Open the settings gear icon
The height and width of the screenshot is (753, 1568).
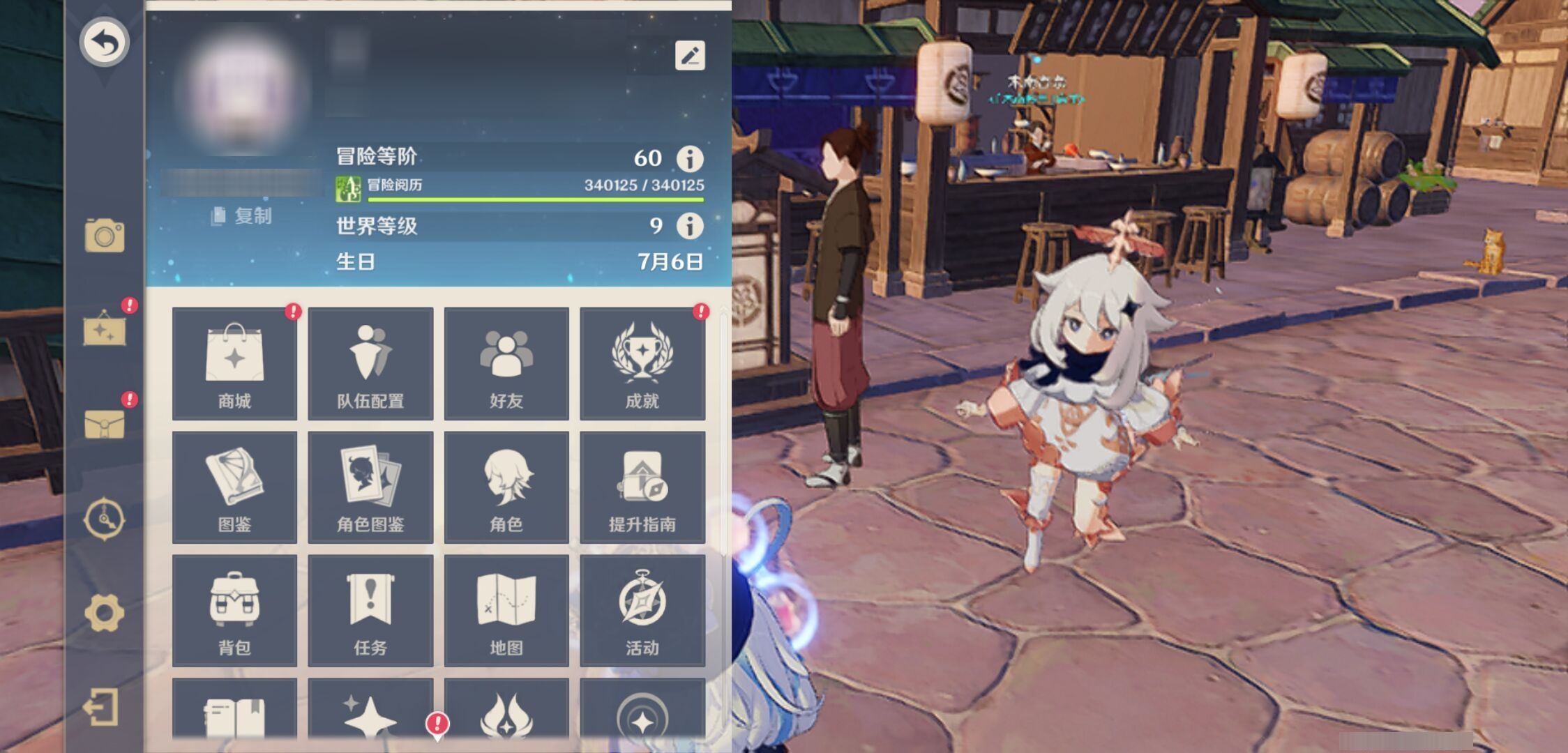(105, 613)
